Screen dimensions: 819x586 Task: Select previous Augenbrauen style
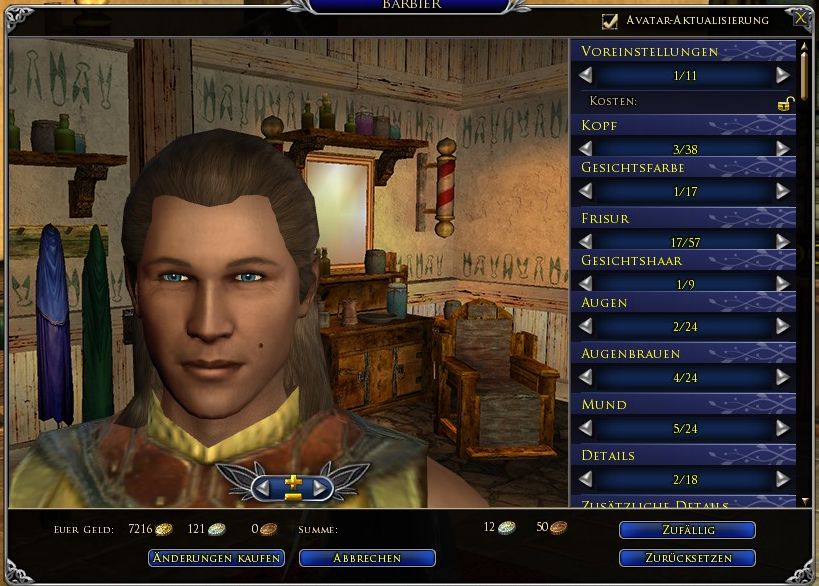coord(586,377)
